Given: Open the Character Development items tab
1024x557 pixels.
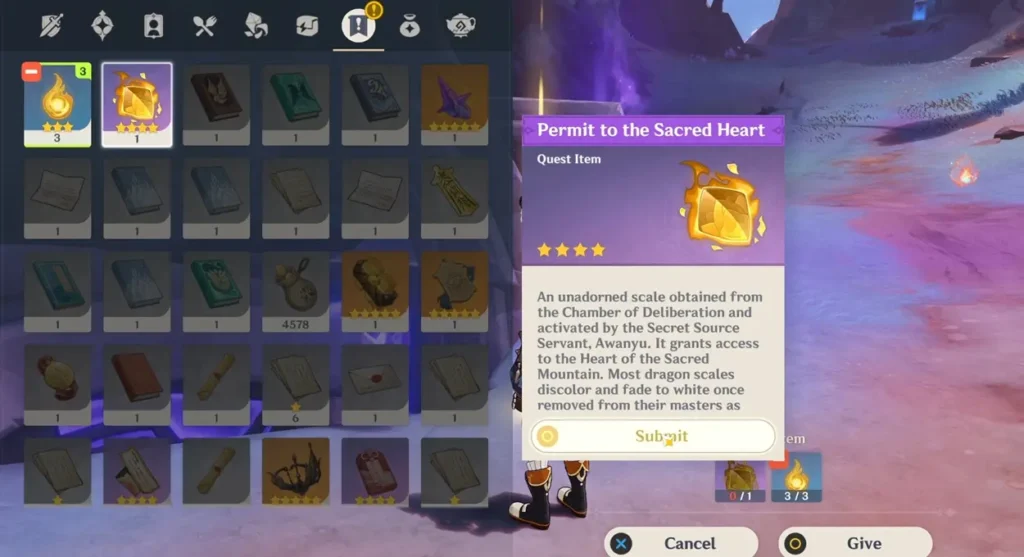Looking at the screenshot, I should click(x=153, y=25).
